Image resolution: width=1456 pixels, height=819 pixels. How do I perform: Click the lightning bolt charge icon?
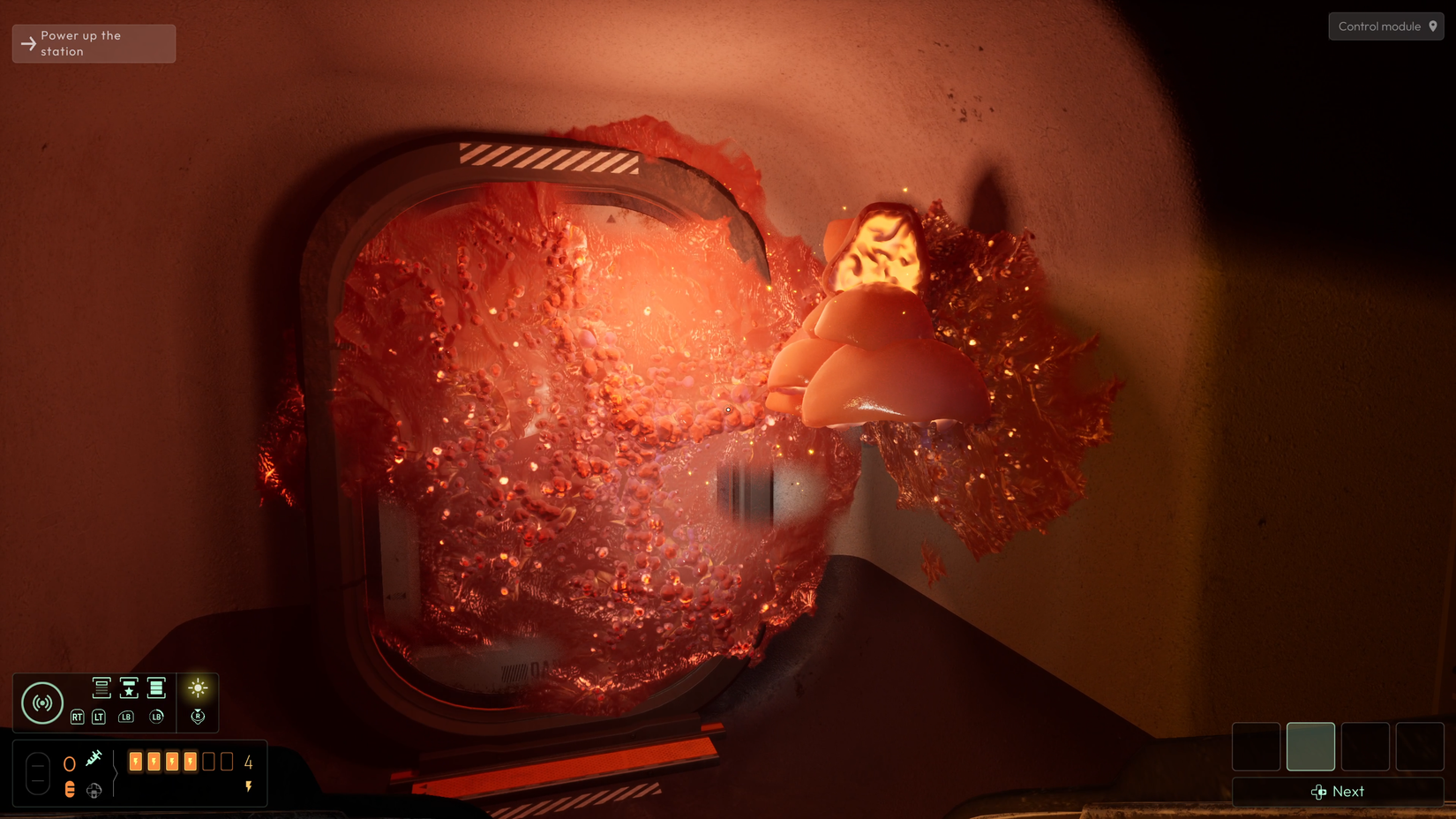click(x=249, y=785)
